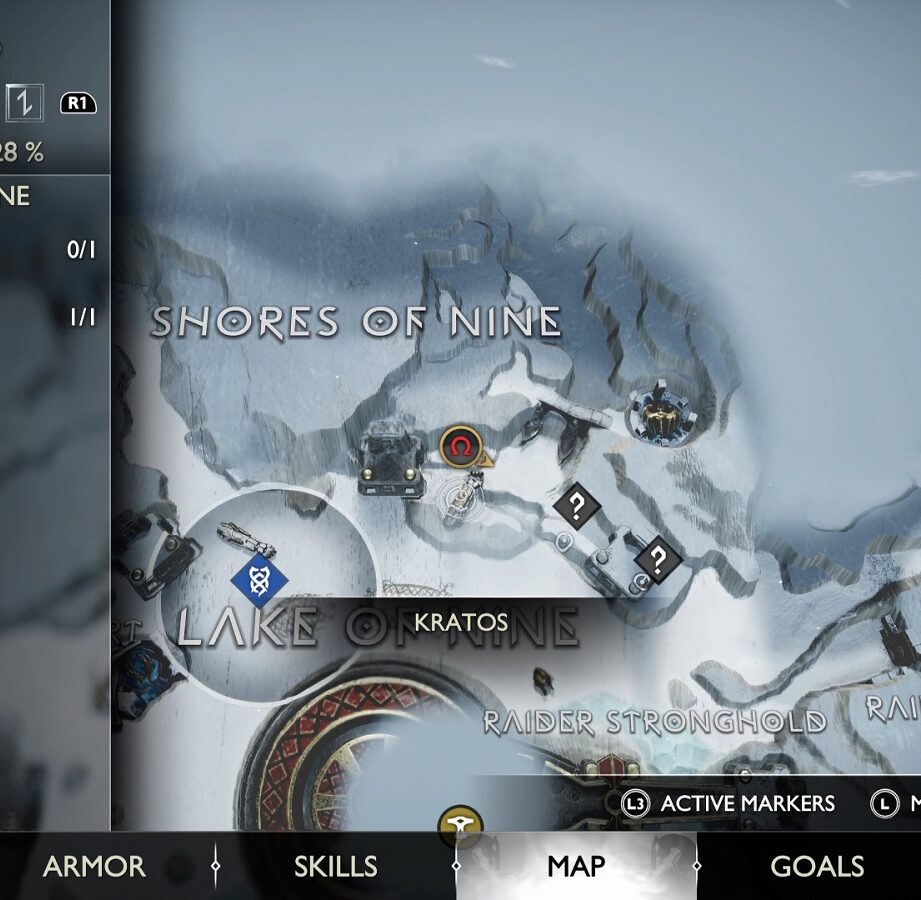This screenshot has height=900, width=921.
Task: Switch to the Armor tab
Action: (94, 866)
